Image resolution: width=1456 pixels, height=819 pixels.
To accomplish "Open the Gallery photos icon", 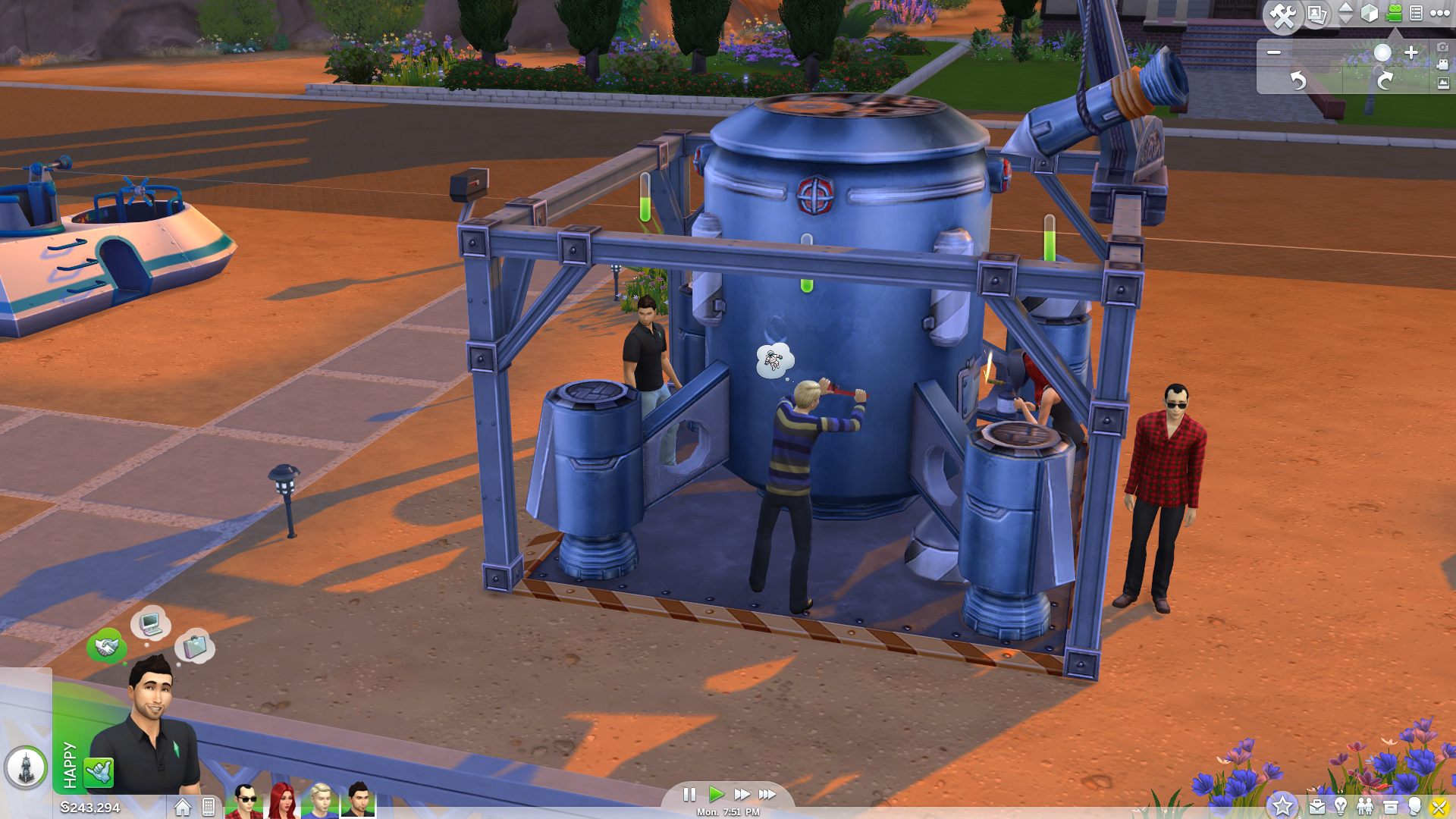I will tap(1316, 15).
